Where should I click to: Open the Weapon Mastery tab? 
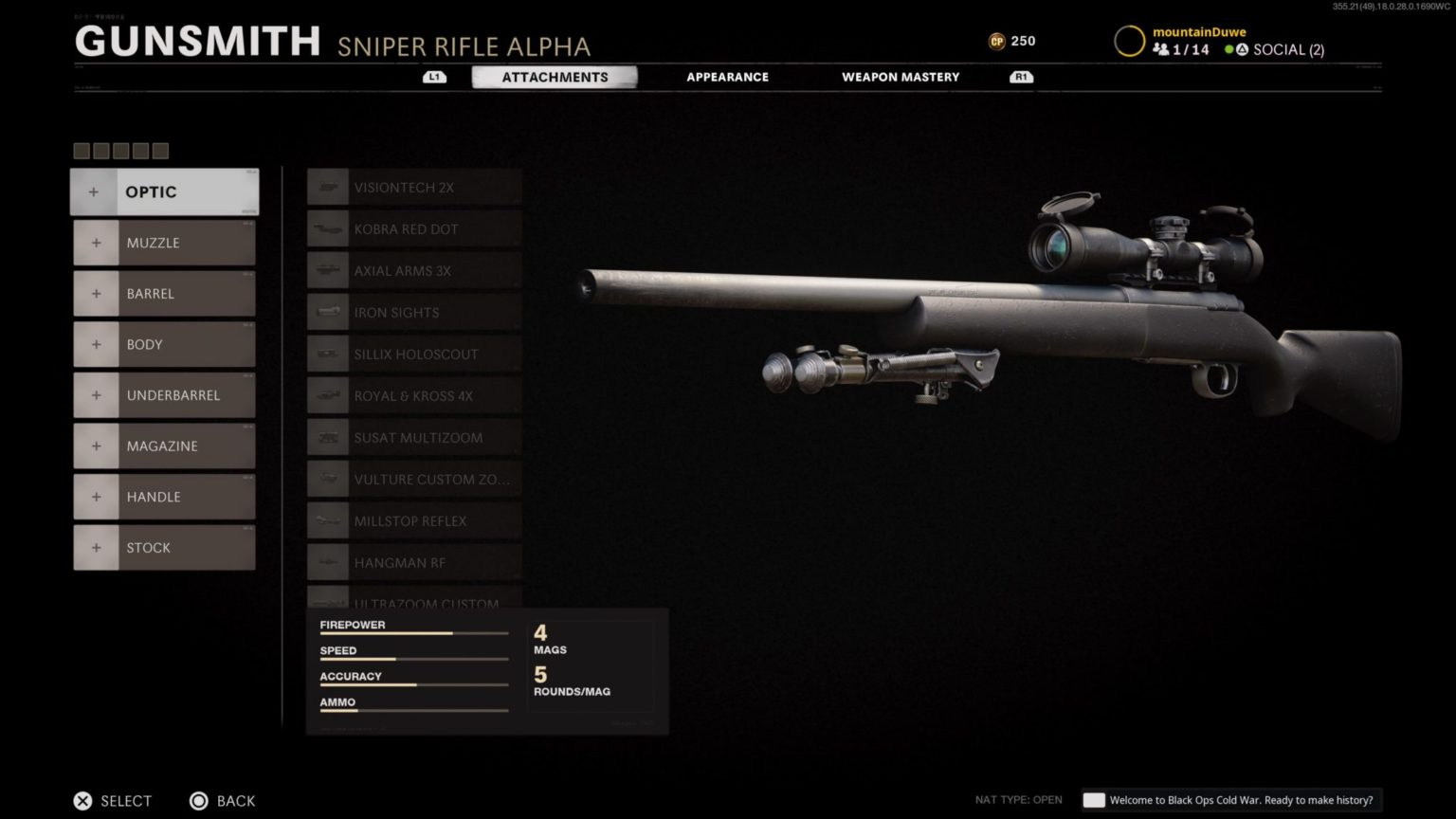coord(901,77)
